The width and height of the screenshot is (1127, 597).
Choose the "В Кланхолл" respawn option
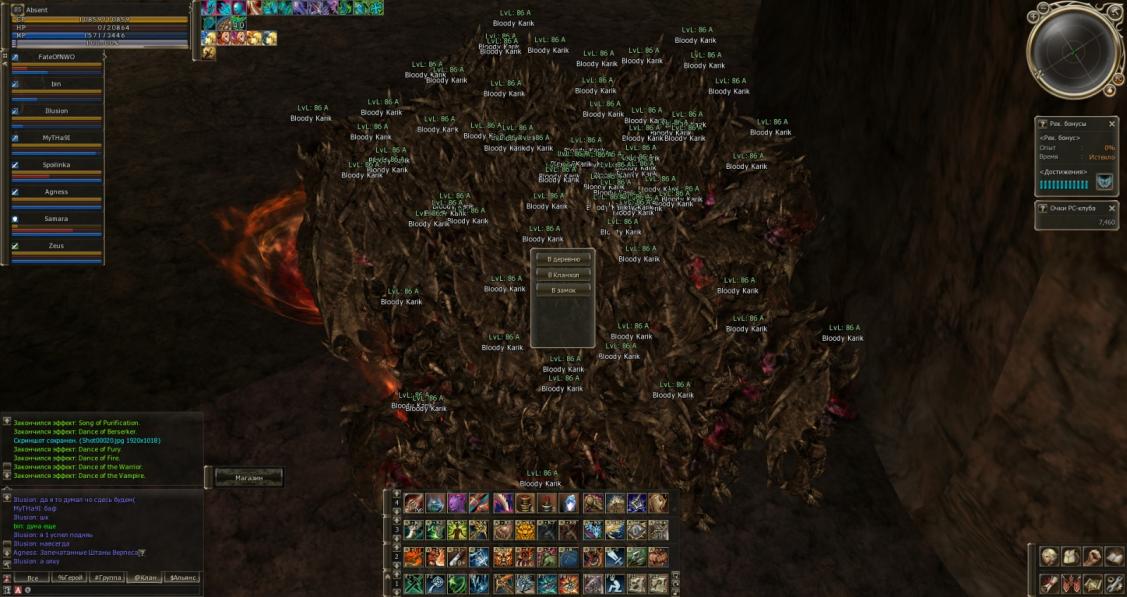pyautogui.click(x=563, y=274)
